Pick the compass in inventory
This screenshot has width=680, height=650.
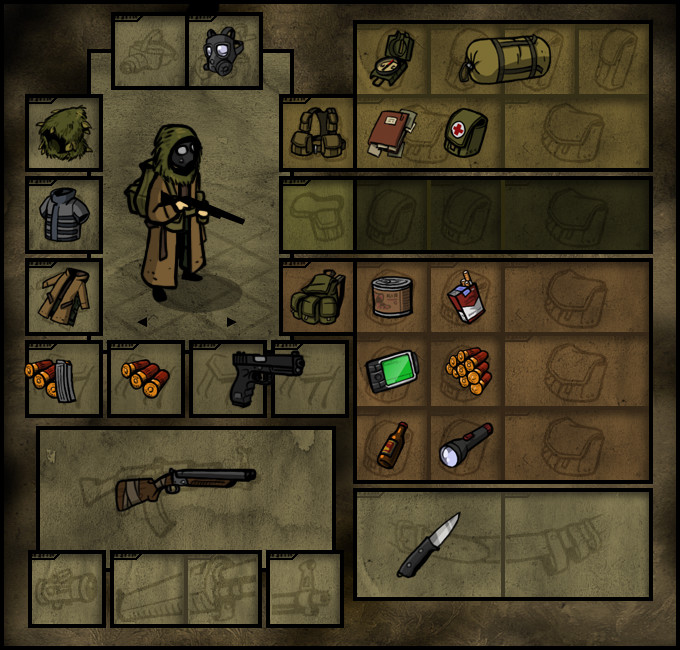(x=392, y=58)
